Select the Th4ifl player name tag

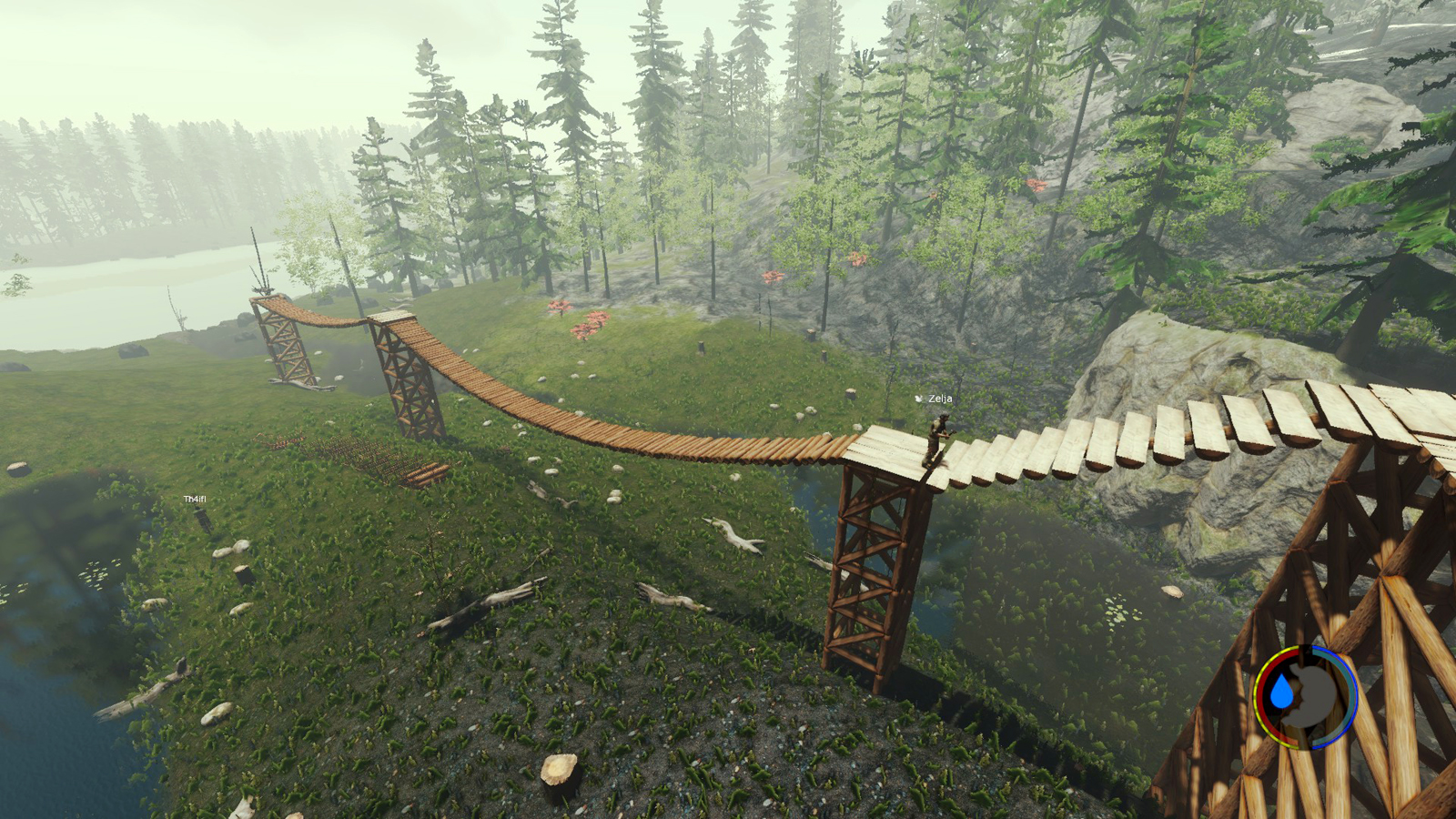(x=195, y=500)
